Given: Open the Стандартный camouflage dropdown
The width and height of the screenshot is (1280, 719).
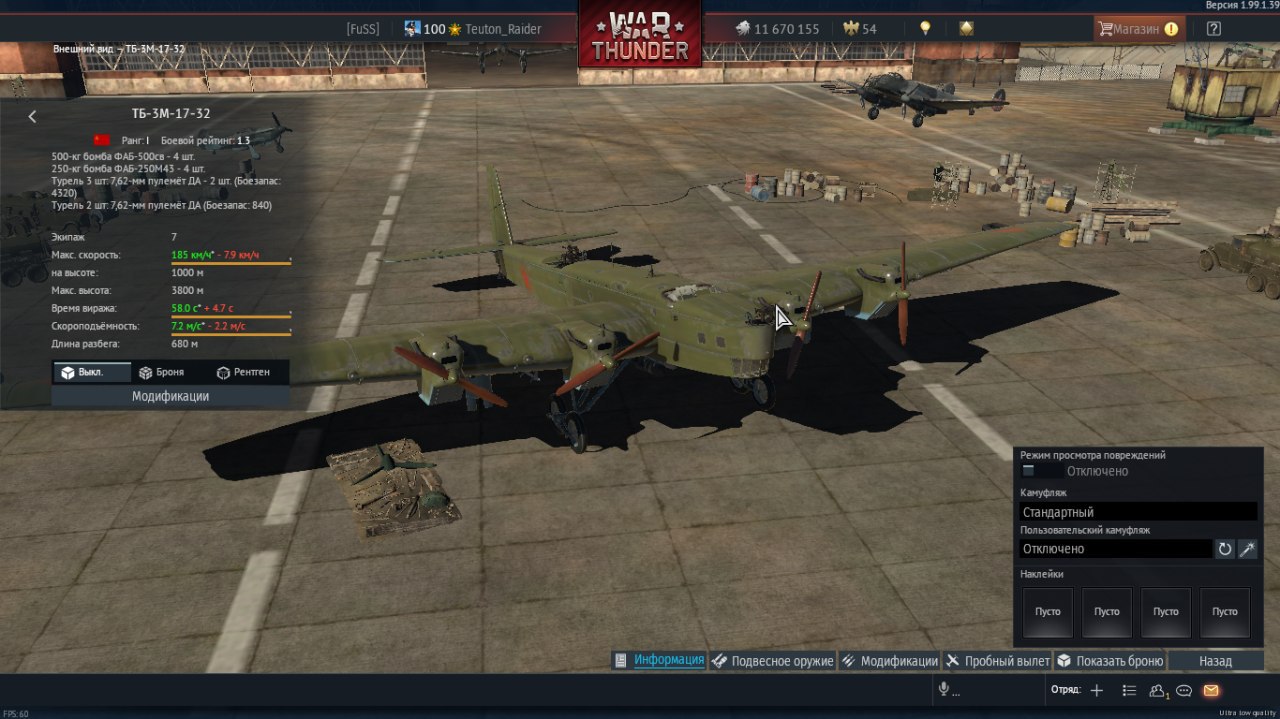Looking at the screenshot, I should click(x=1138, y=512).
